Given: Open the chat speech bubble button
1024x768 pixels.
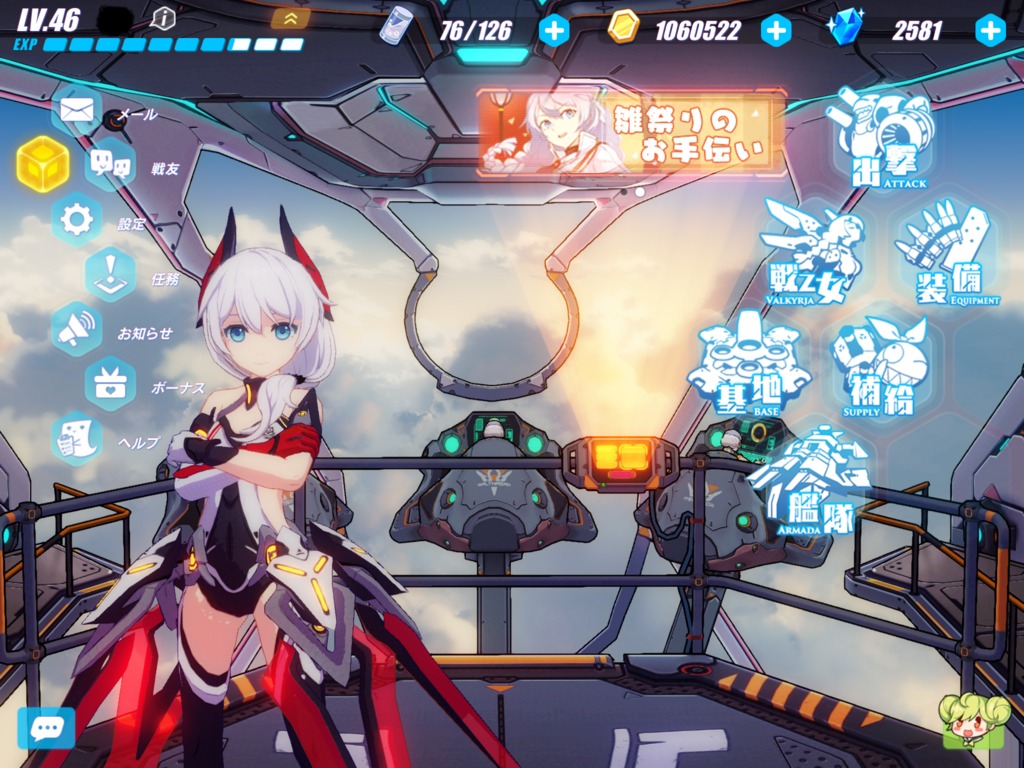Looking at the screenshot, I should [x=46, y=728].
